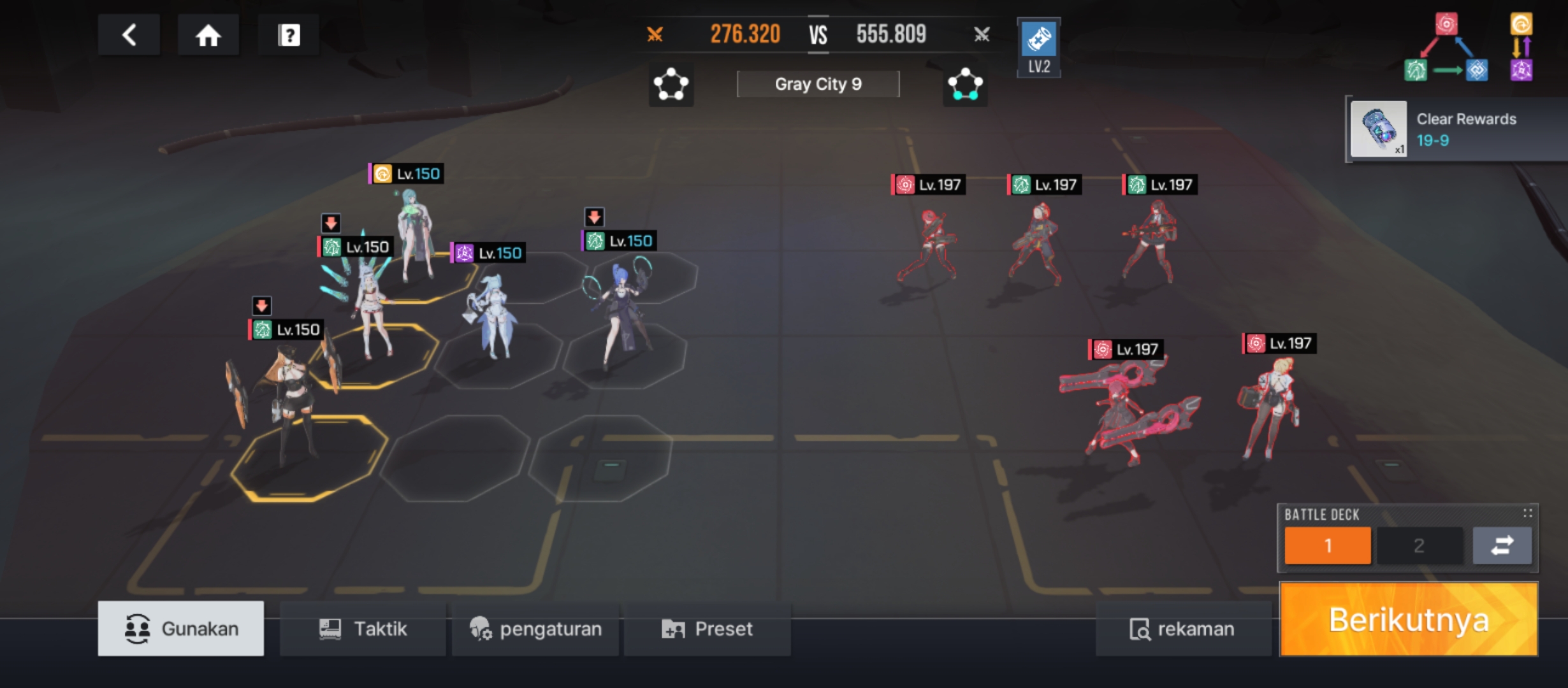Swap battle decks with the arrows button
The image size is (1568, 688).
click(x=1502, y=545)
